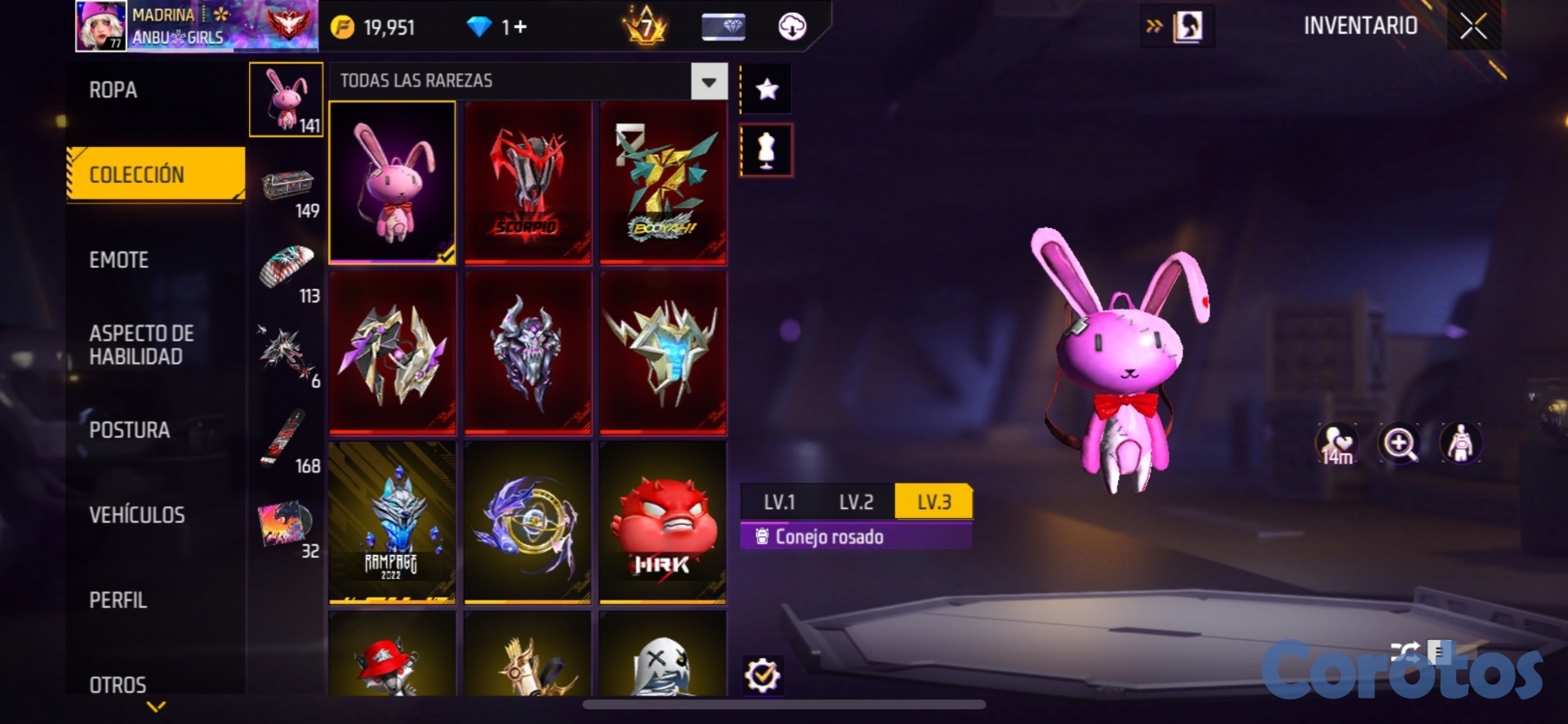The height and width of the screenshot is (724, 1568).
Task: Switch to the Emote category
Action: 119,260
